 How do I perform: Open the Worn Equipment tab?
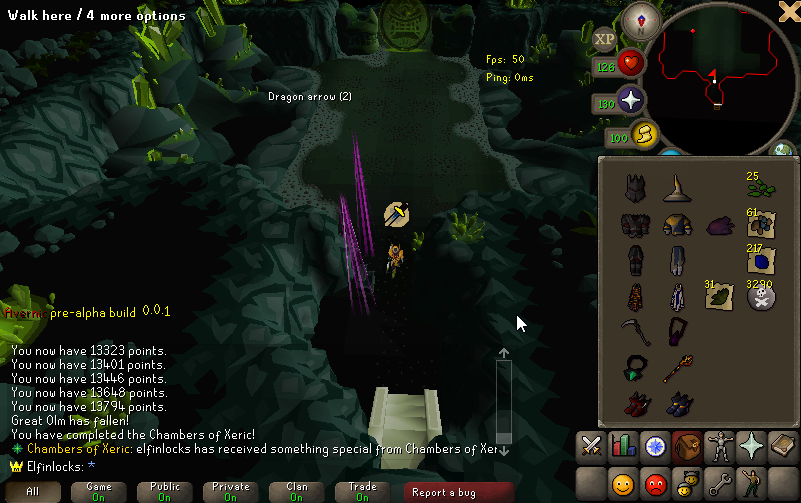(x=719, y=444)
